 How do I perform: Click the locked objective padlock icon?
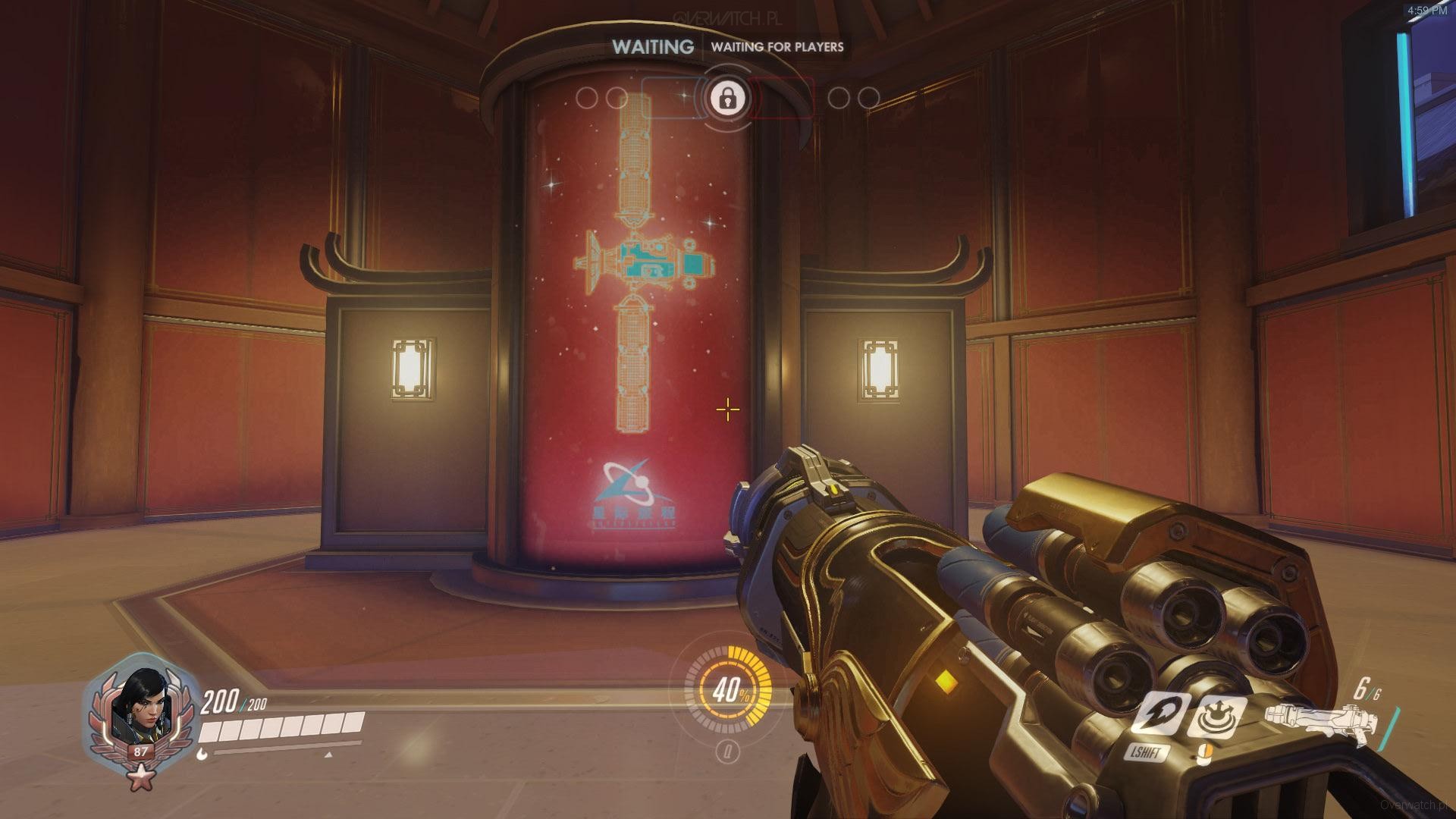coord(727,98)
